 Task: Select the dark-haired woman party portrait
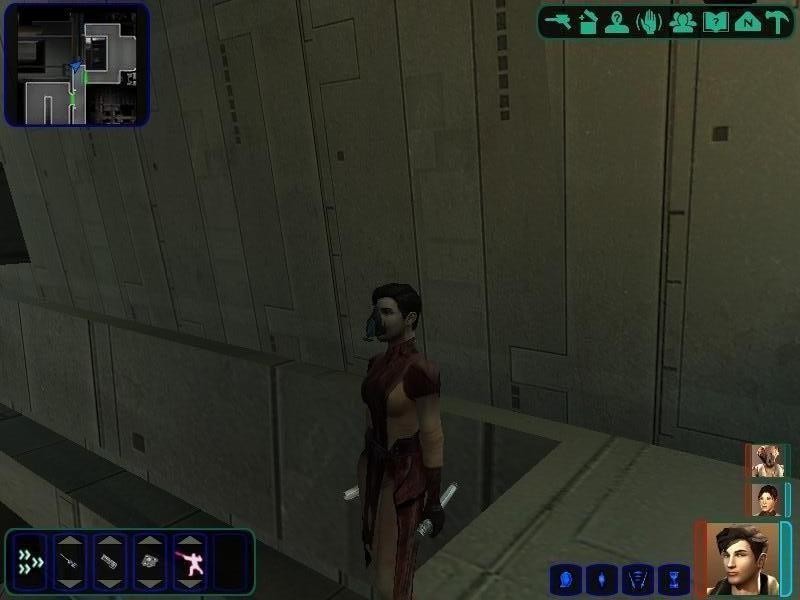click(x=766, y=499)
